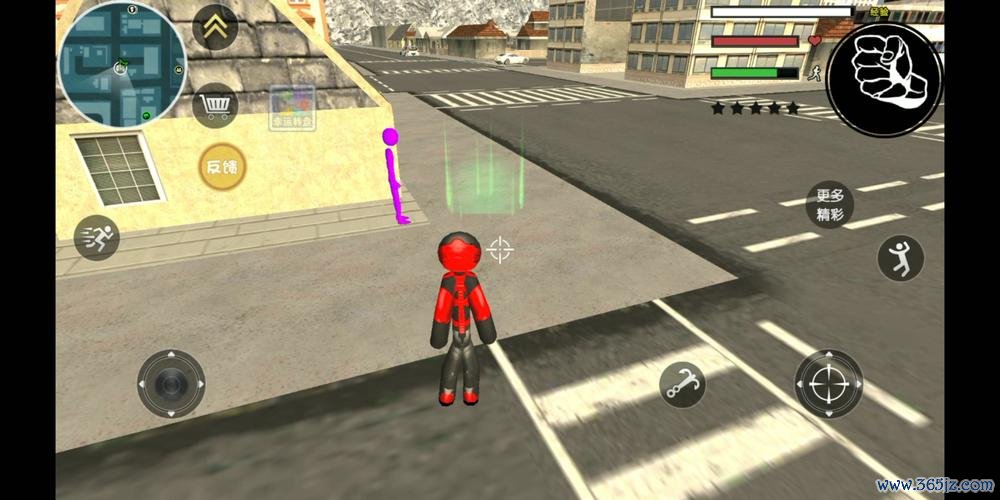Trigger the jump figure button
This screenshot has height=500, width=1000.
tap(900, 258)
